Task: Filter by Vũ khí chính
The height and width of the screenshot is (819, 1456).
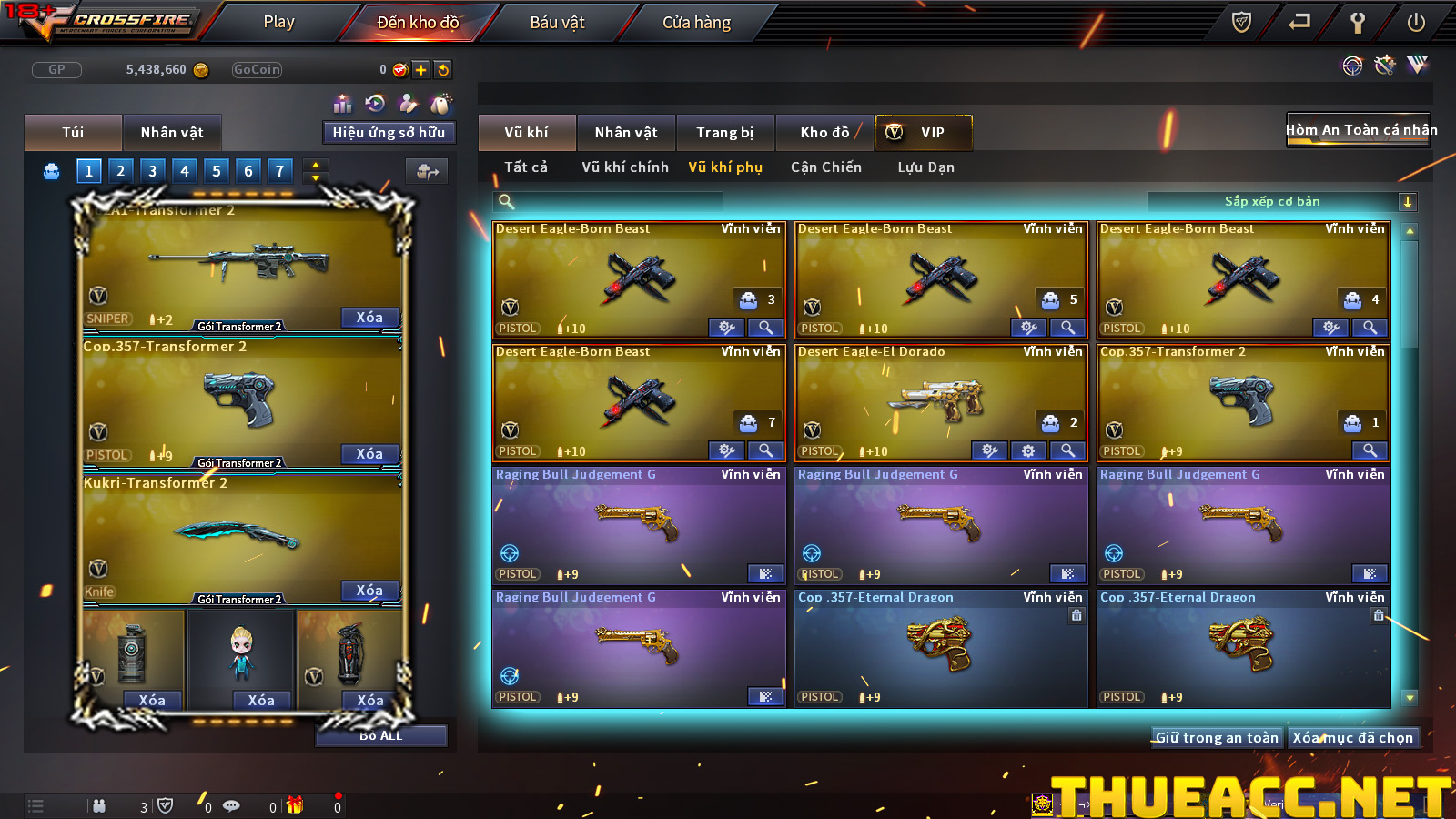Action: tap(625, 167)
